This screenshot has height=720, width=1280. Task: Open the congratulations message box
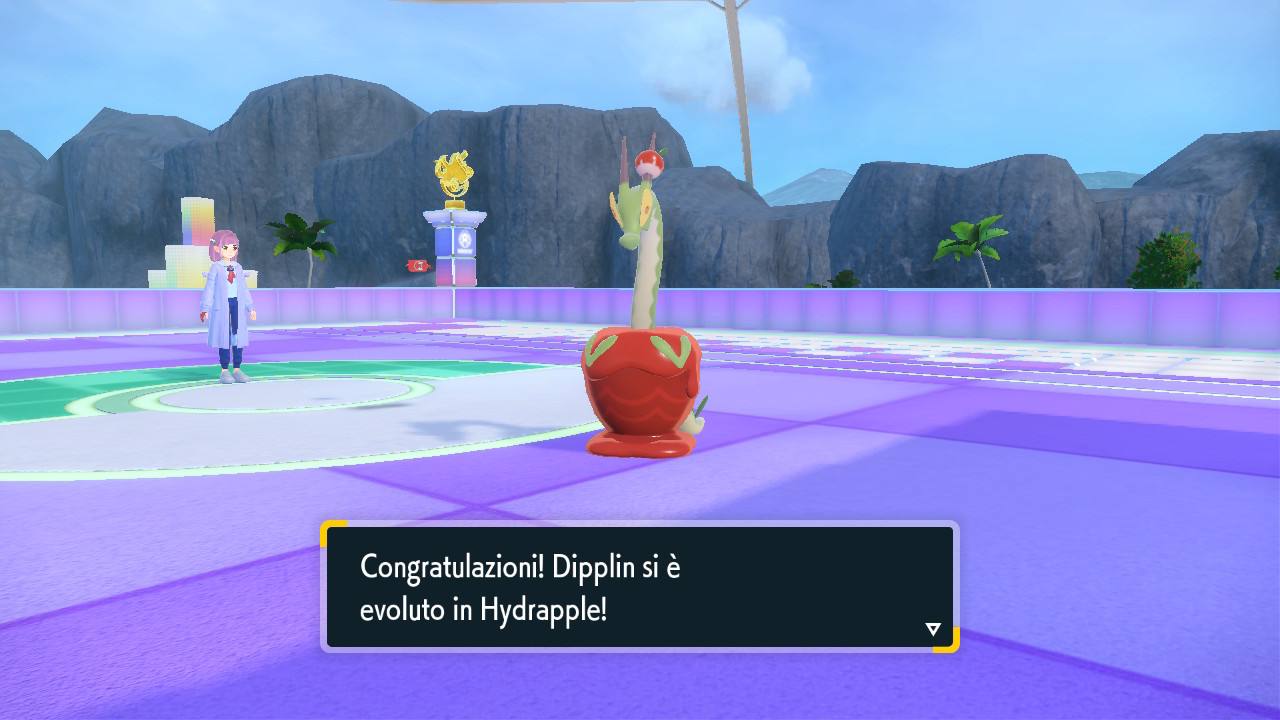tap(640, 590)
